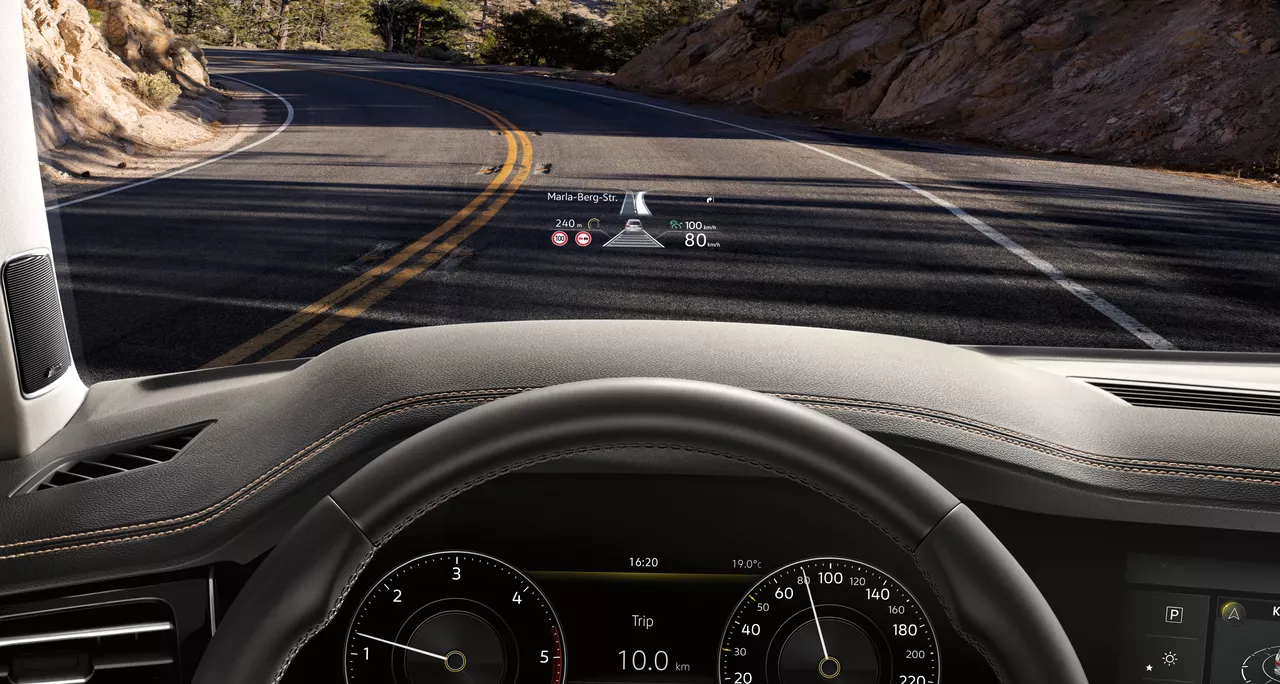Select the 100 speed limit sign icon
Image resolution: width=1280 pixels, height=684 pixels.
click(559, 239)
